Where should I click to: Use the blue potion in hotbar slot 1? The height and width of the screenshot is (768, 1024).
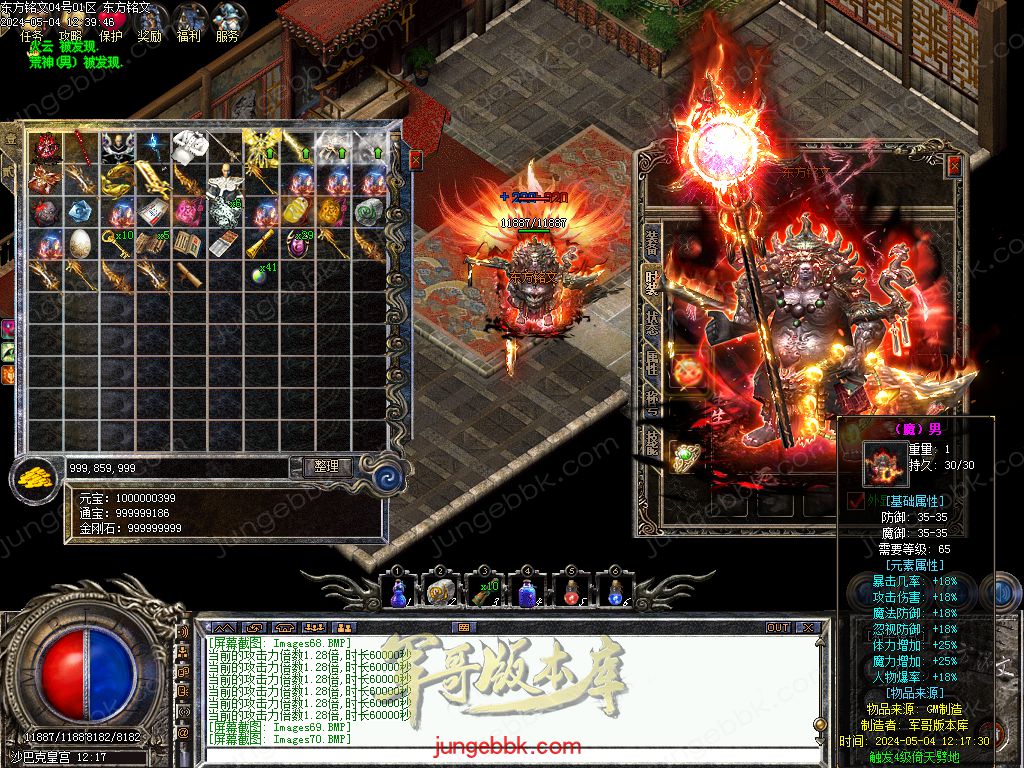click(397, 592)
